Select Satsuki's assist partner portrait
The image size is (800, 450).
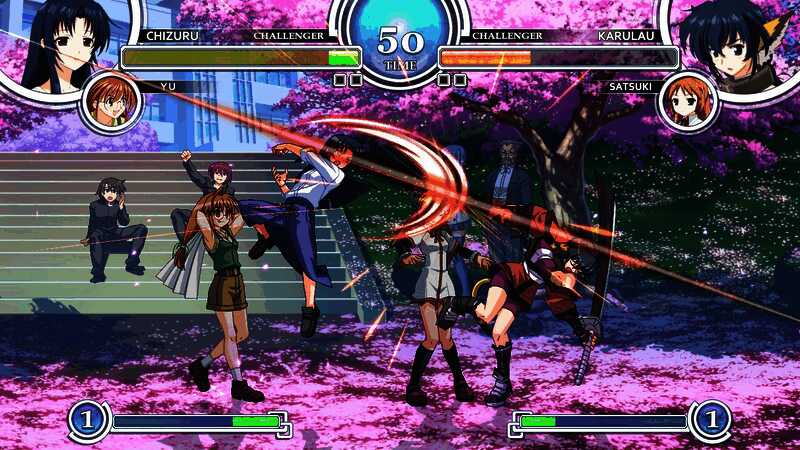click(688, 101)
